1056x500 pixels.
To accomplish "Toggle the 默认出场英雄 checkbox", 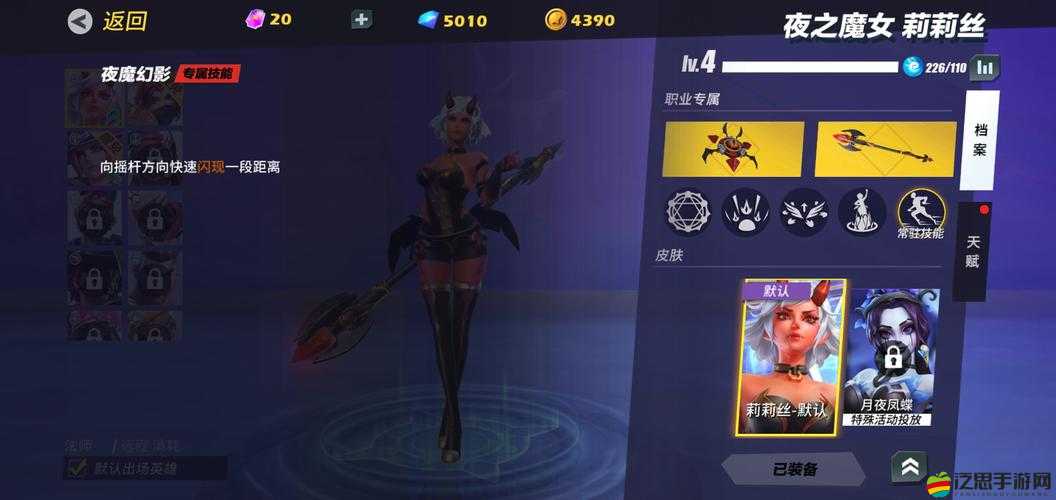I will coord(76,467).
